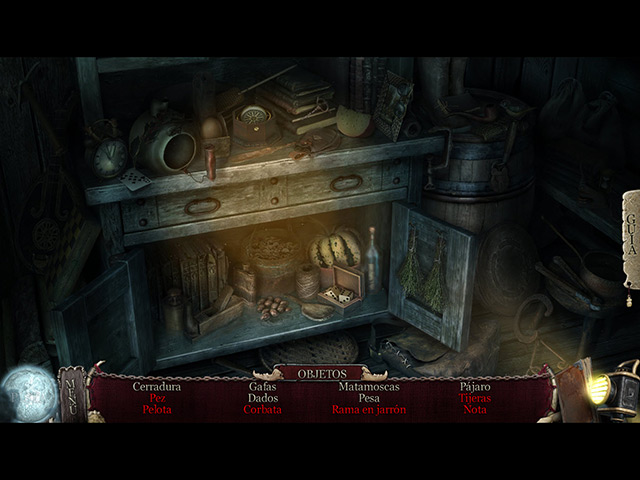Image resolution: width=640 pixels, height=480 pixels.
Task: Click the red 'Nota' list entry
Action: (x=475, y=409)
